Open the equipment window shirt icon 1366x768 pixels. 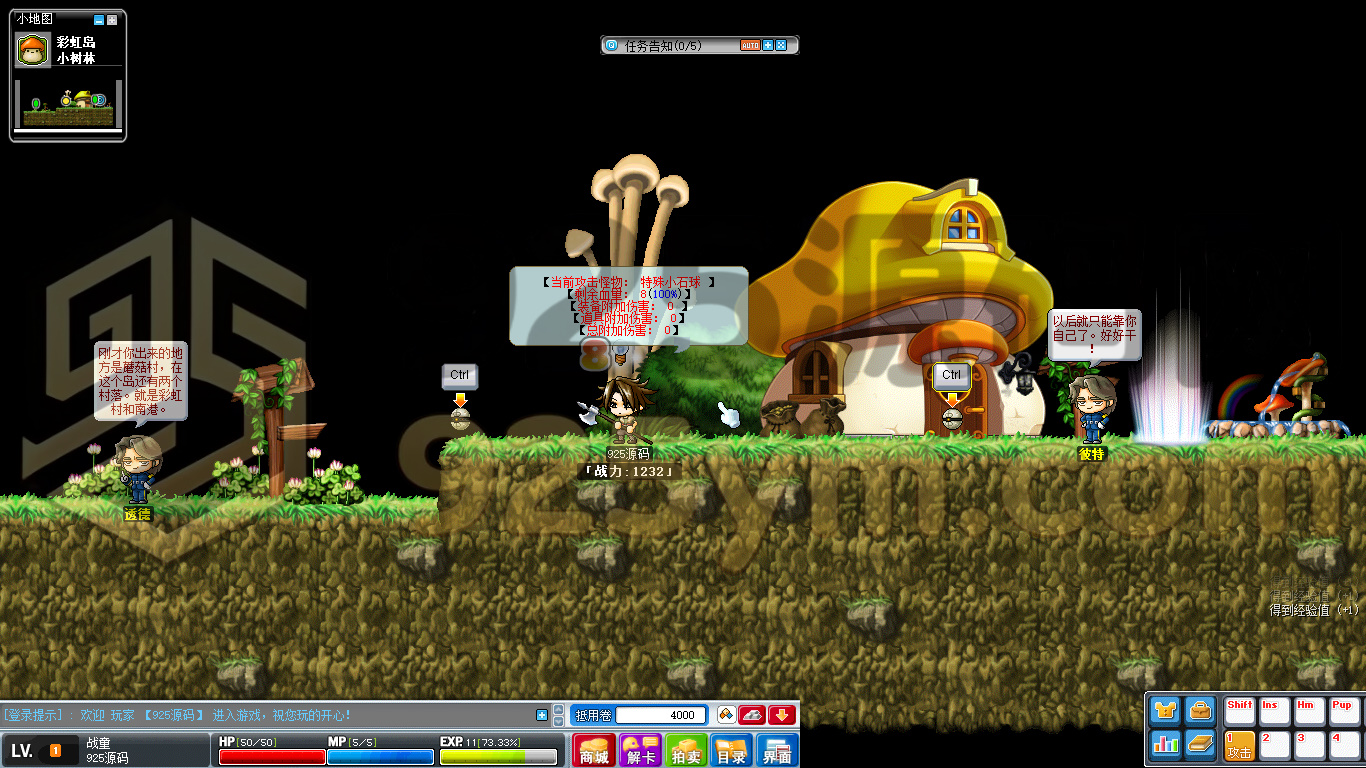(x=1165, y=711)
